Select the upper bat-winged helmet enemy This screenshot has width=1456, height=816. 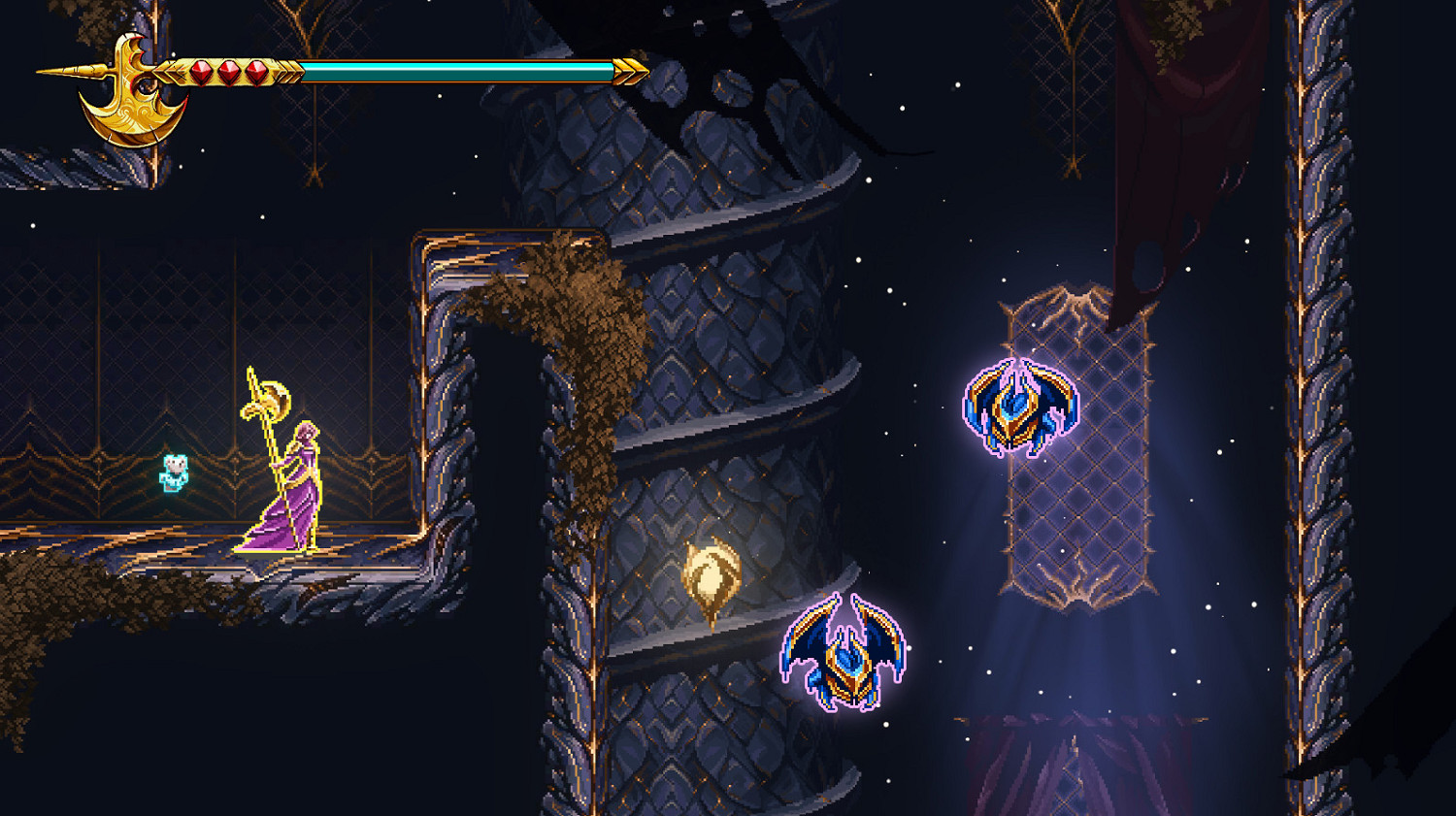point(1017,407)
